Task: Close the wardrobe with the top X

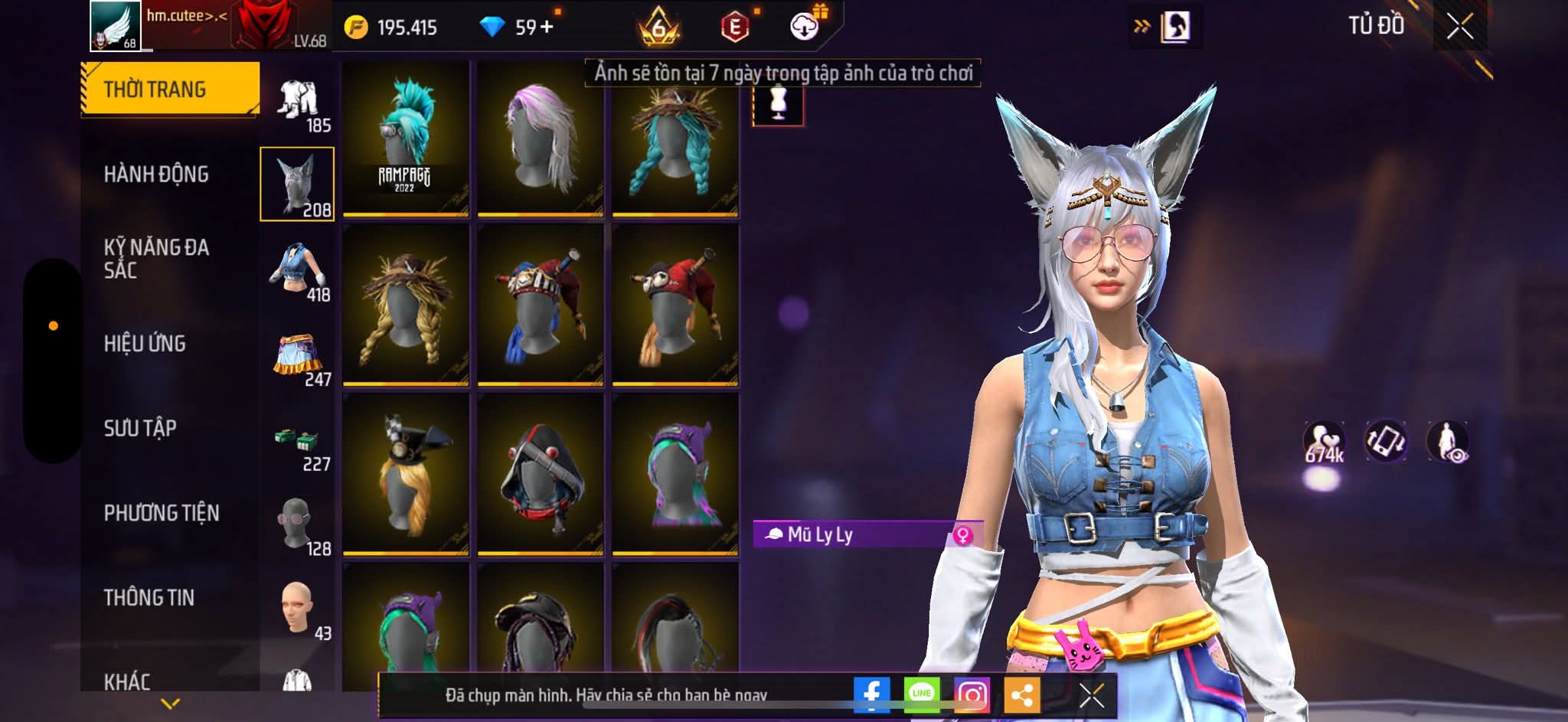Action: click(x=1459, y=28)
